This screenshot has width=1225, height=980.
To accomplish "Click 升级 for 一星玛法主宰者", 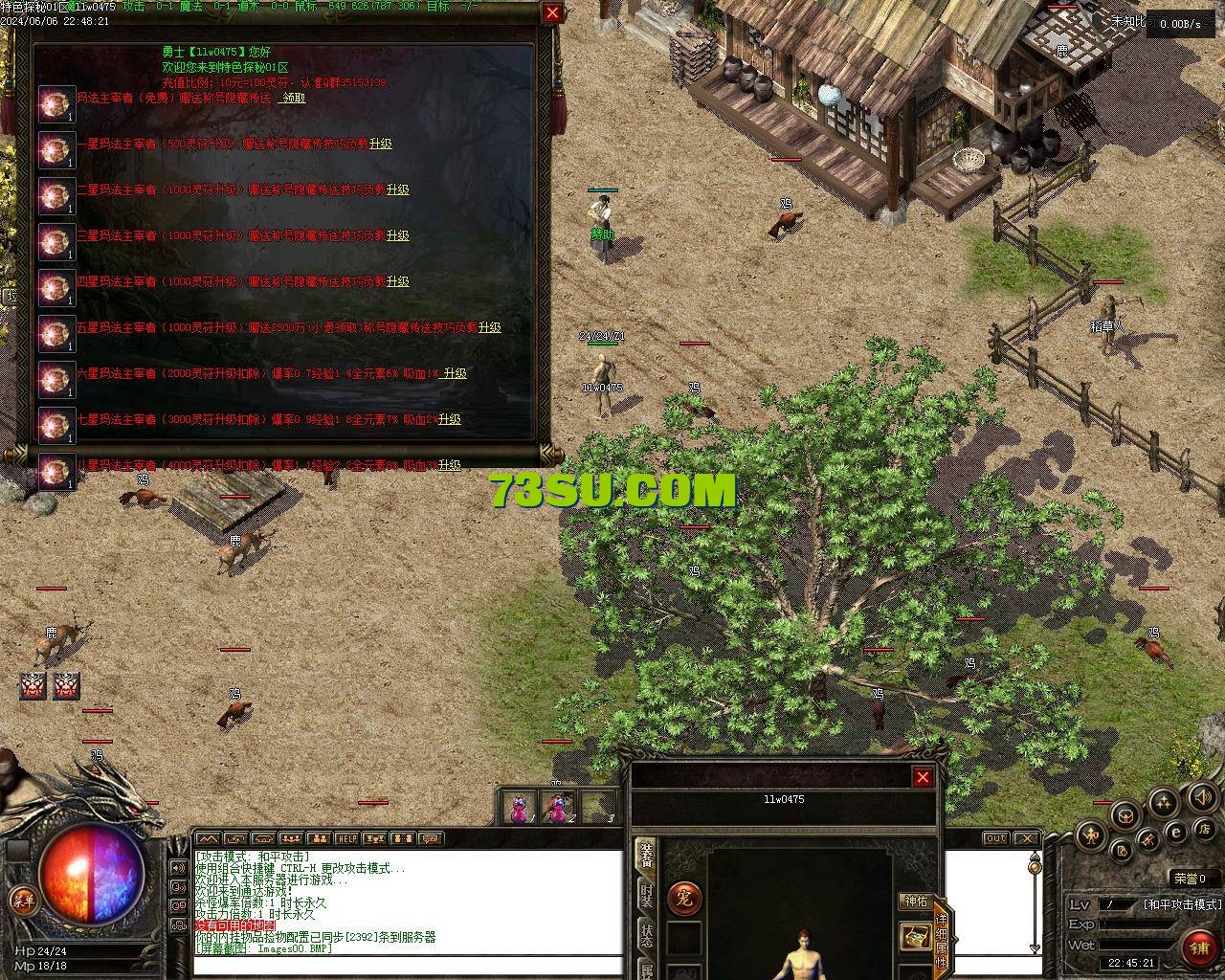I will (x=381, y=144).
